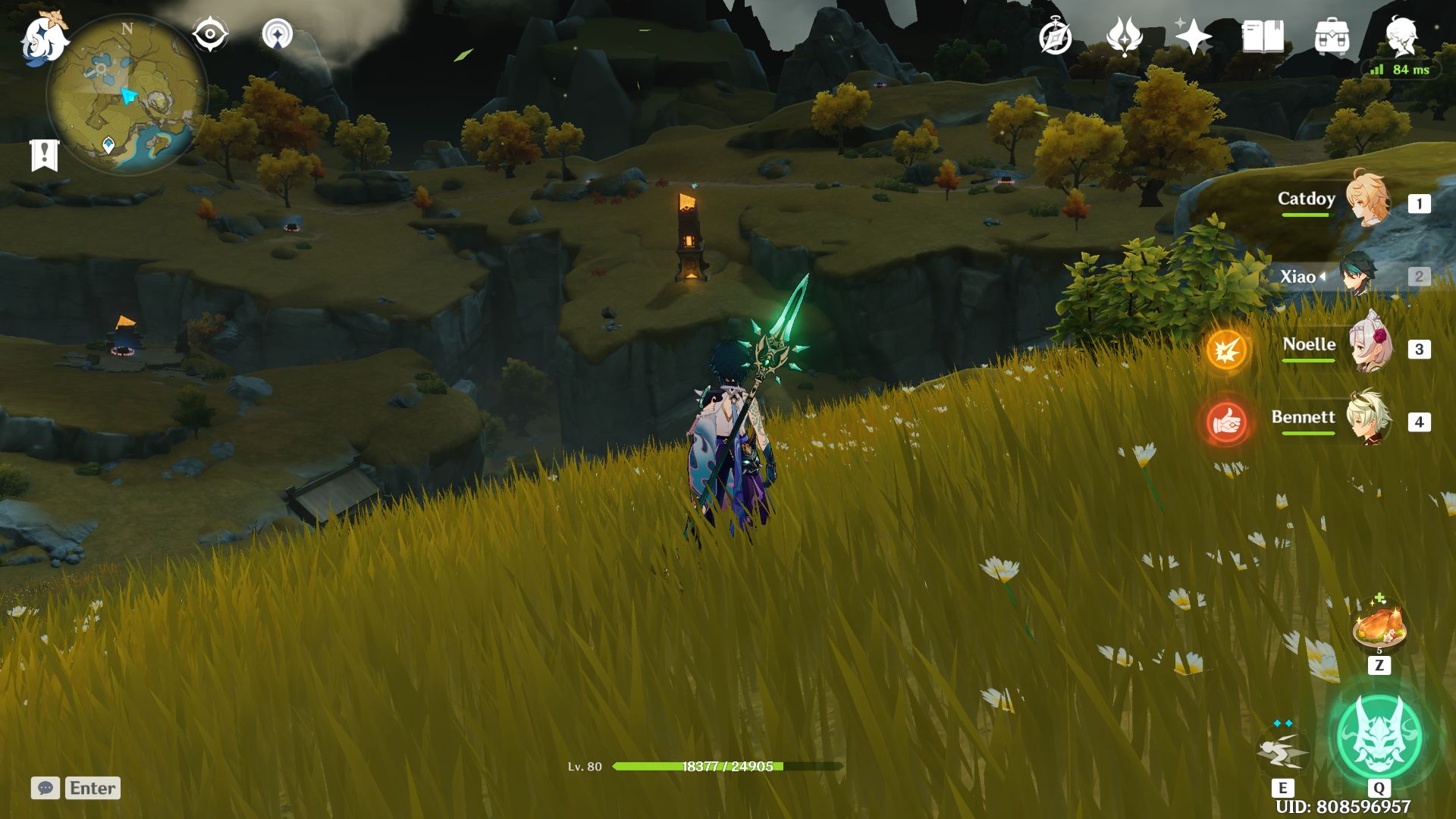Open the circular minimap
The height and width of the screenshot is (819, 1456).
(x=127, y=95)
